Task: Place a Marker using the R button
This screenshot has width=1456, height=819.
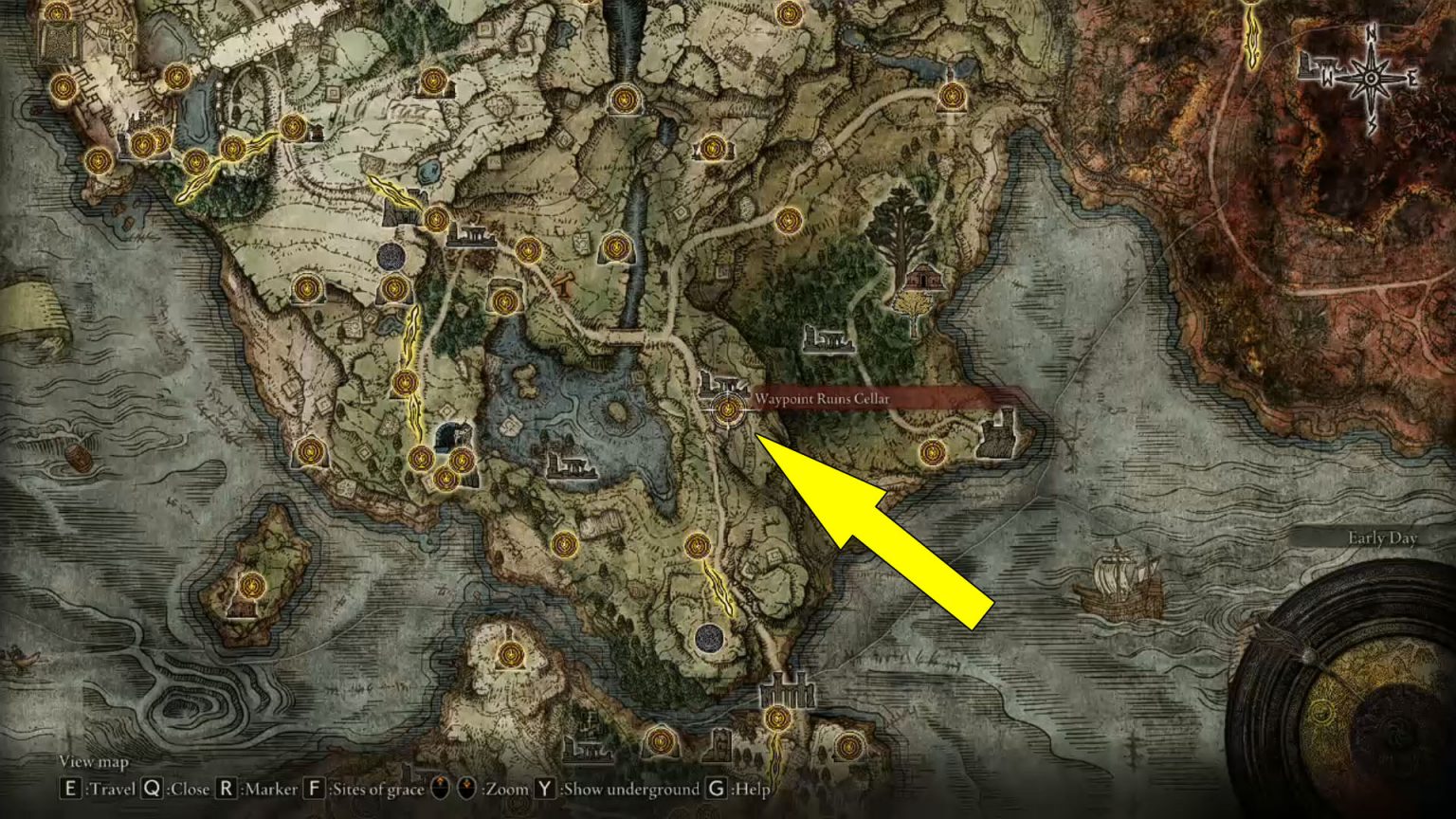Action: tap(226, 787)
